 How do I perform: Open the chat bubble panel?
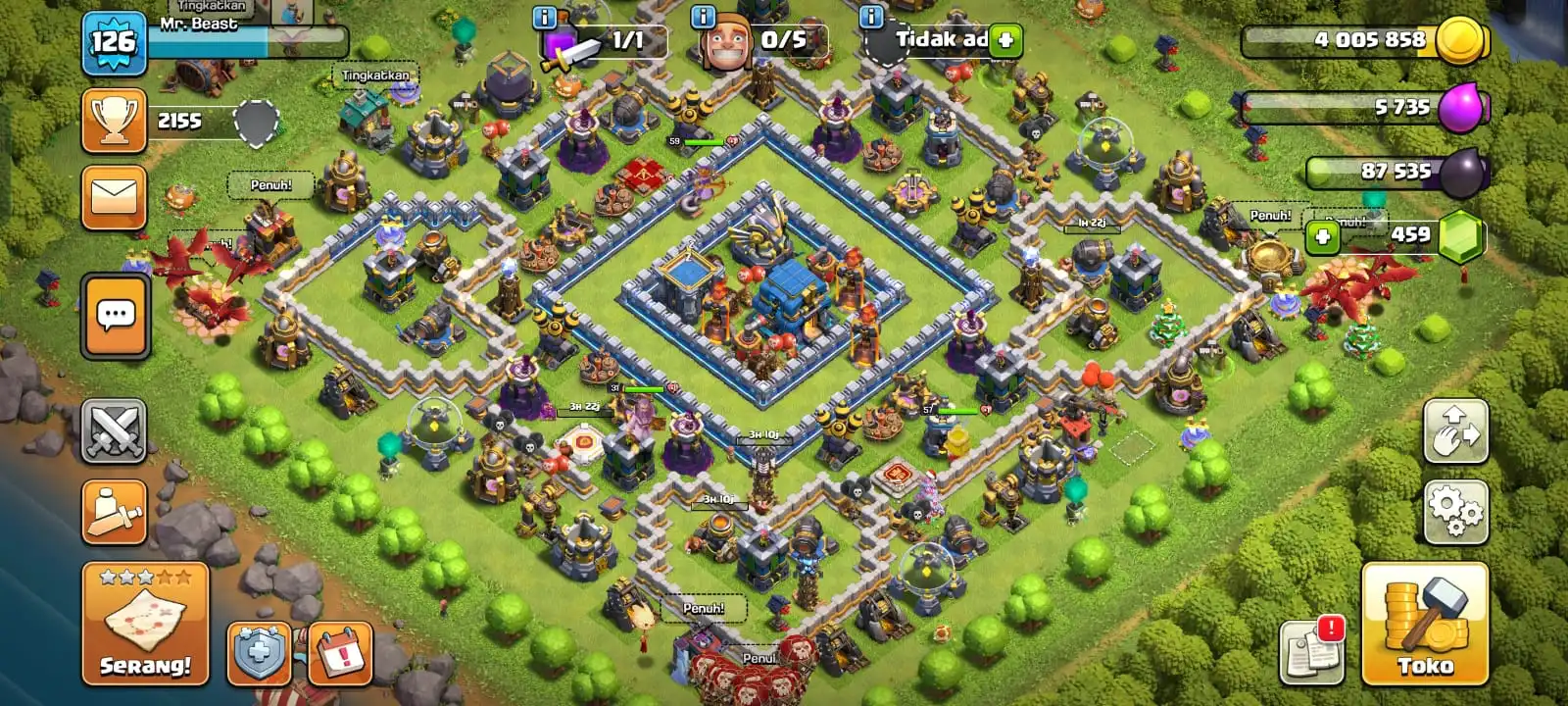(x=114, y=312)
